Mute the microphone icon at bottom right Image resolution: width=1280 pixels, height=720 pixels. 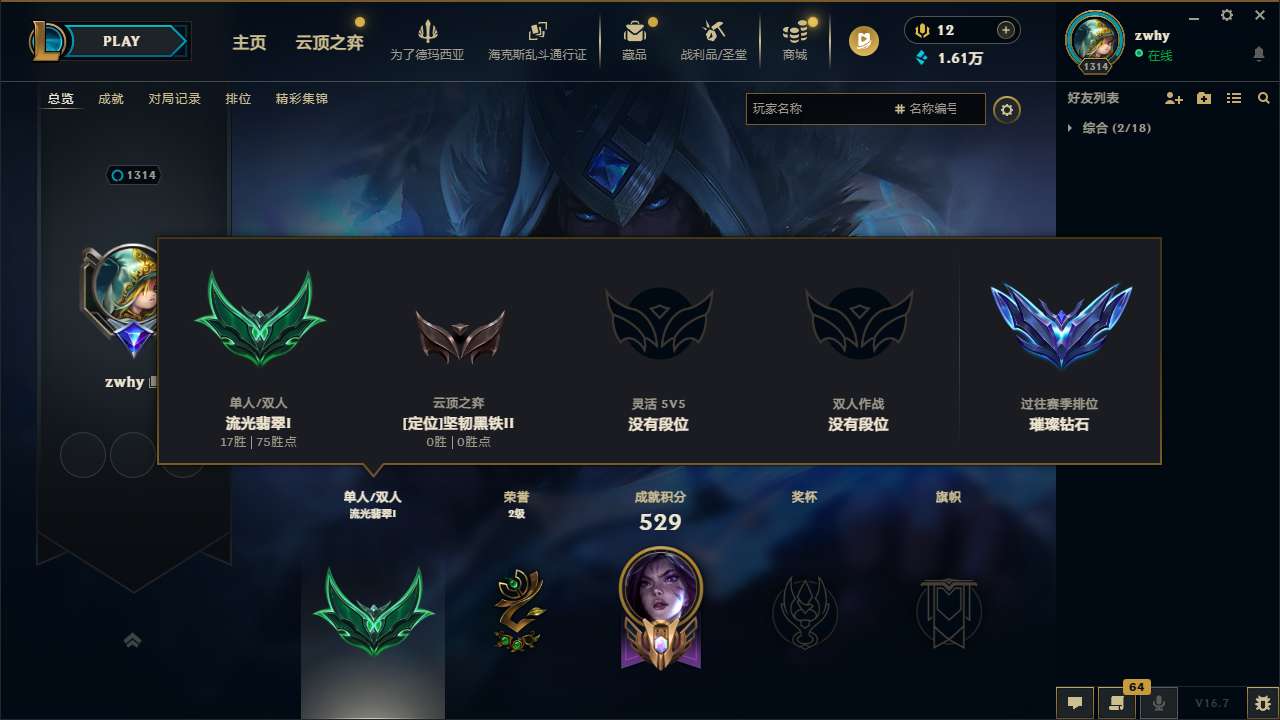tap(1158, 704)
